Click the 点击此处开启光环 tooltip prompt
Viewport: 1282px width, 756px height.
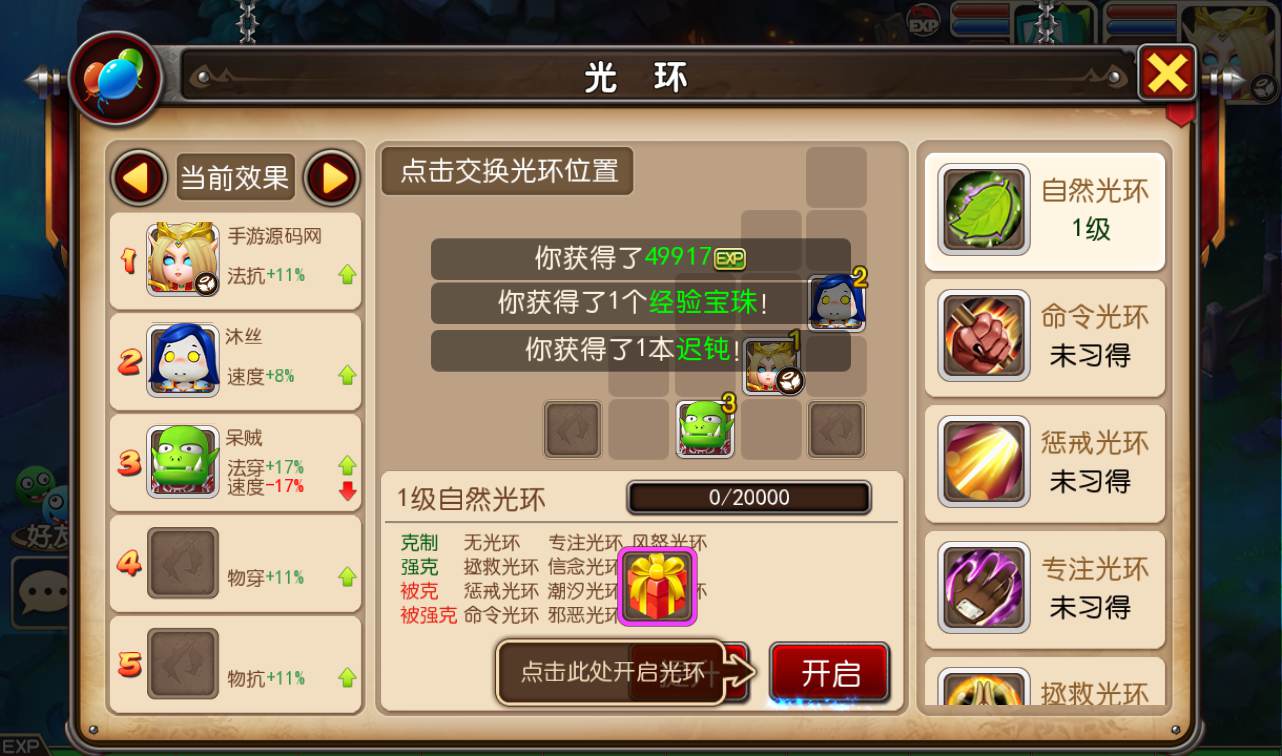[x=610, y=670]
